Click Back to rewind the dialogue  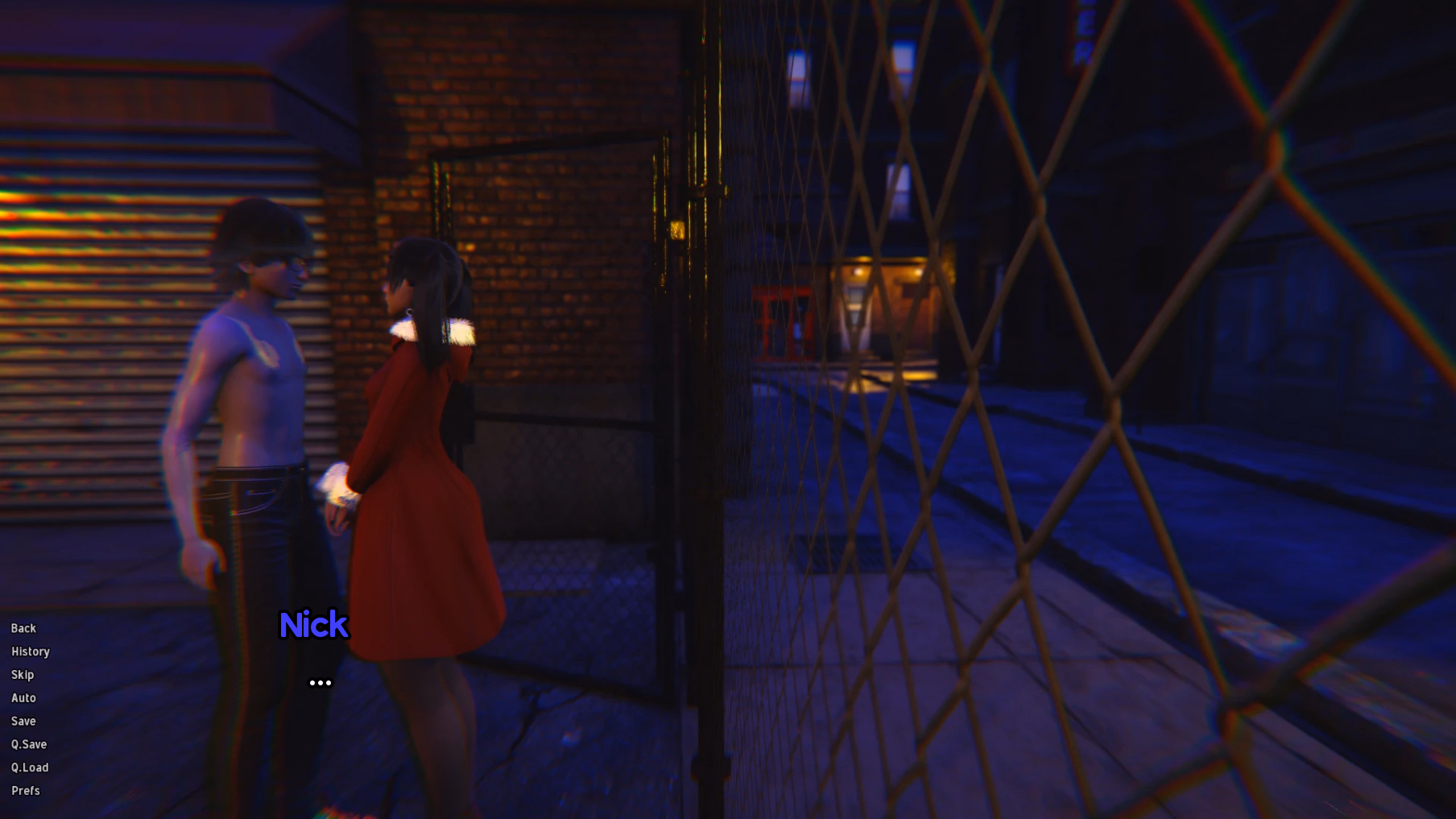coord(23,628)
